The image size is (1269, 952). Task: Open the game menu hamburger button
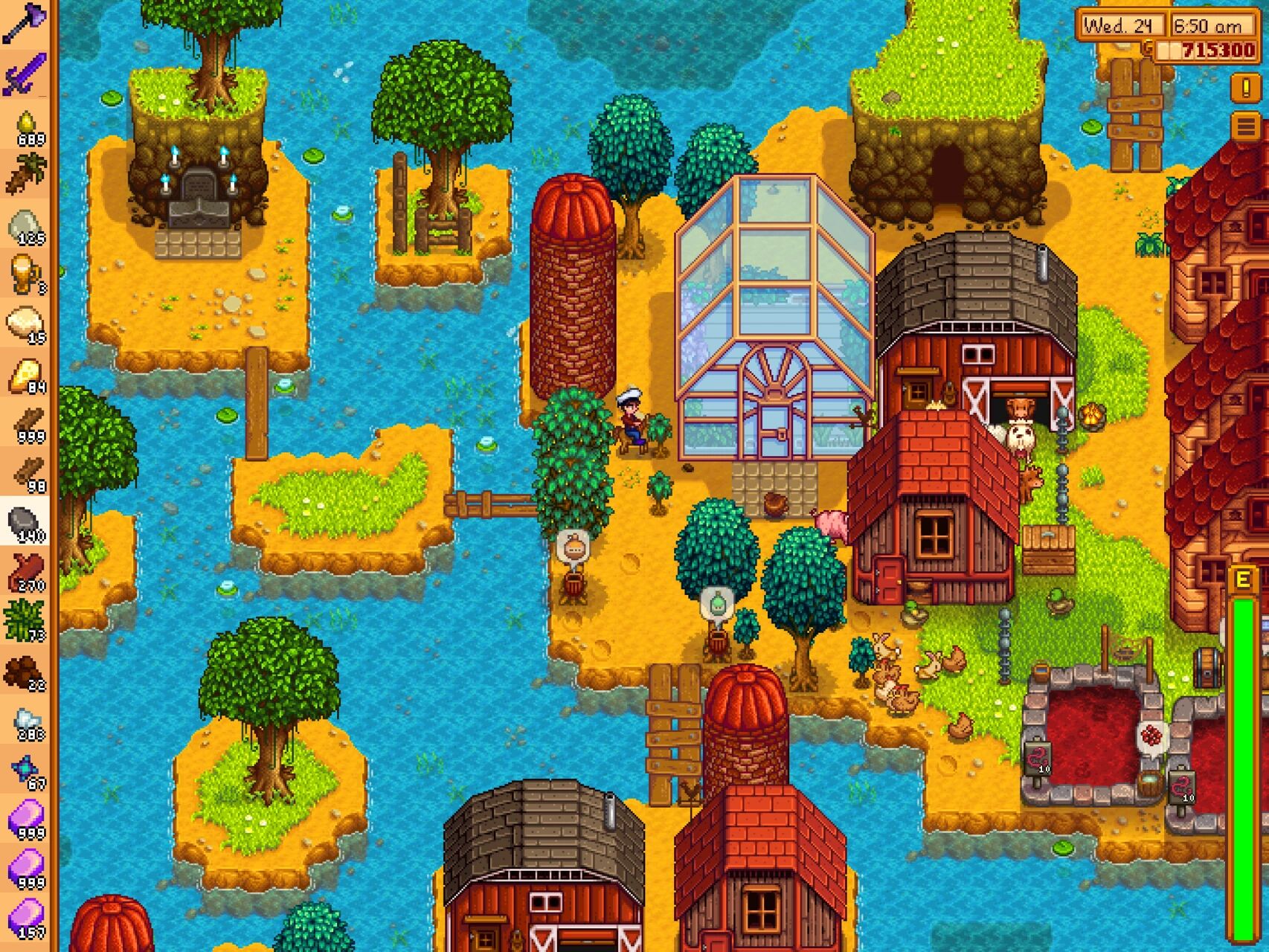click(1245, 126)
